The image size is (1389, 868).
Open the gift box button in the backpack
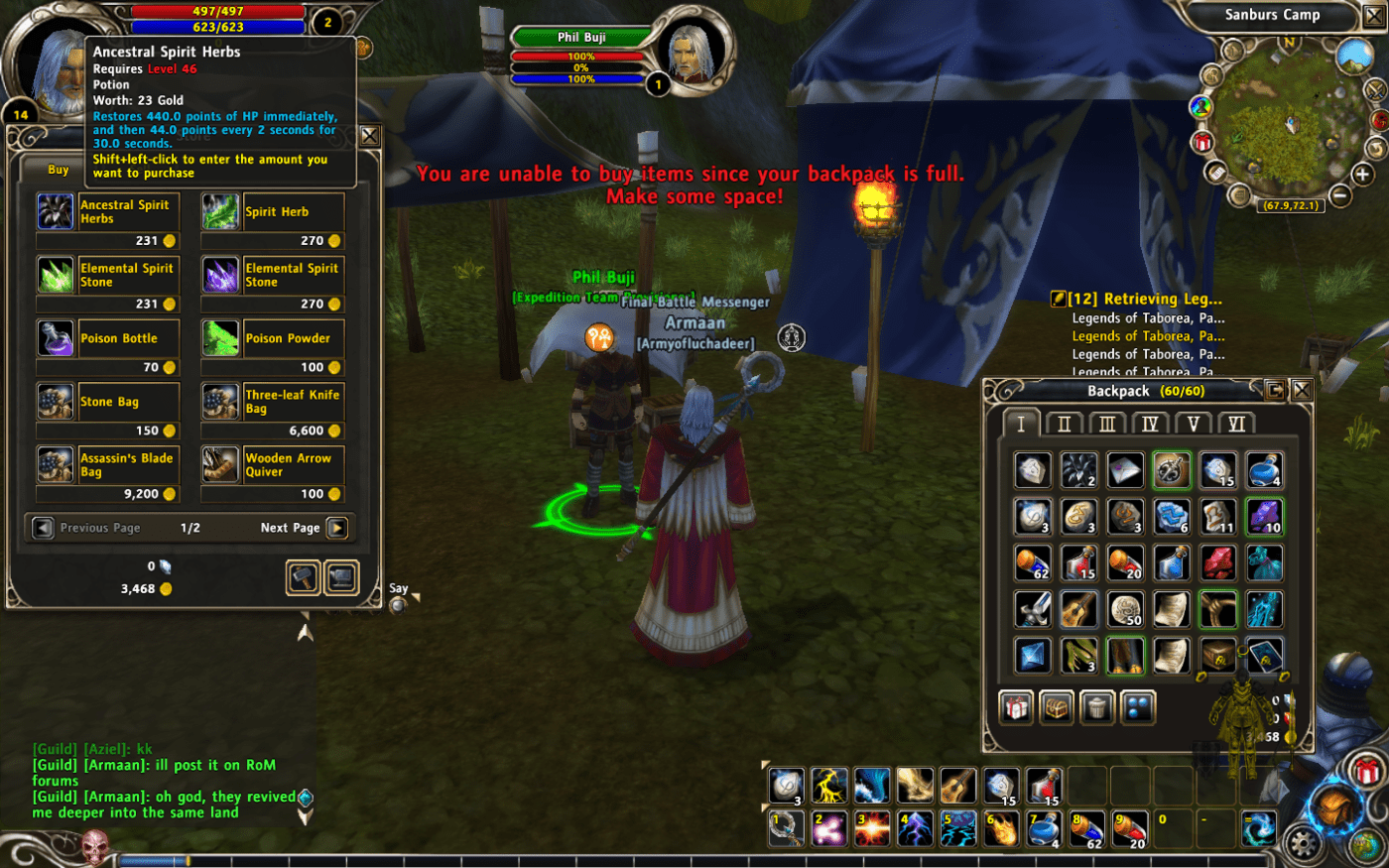coord(1016,708)
